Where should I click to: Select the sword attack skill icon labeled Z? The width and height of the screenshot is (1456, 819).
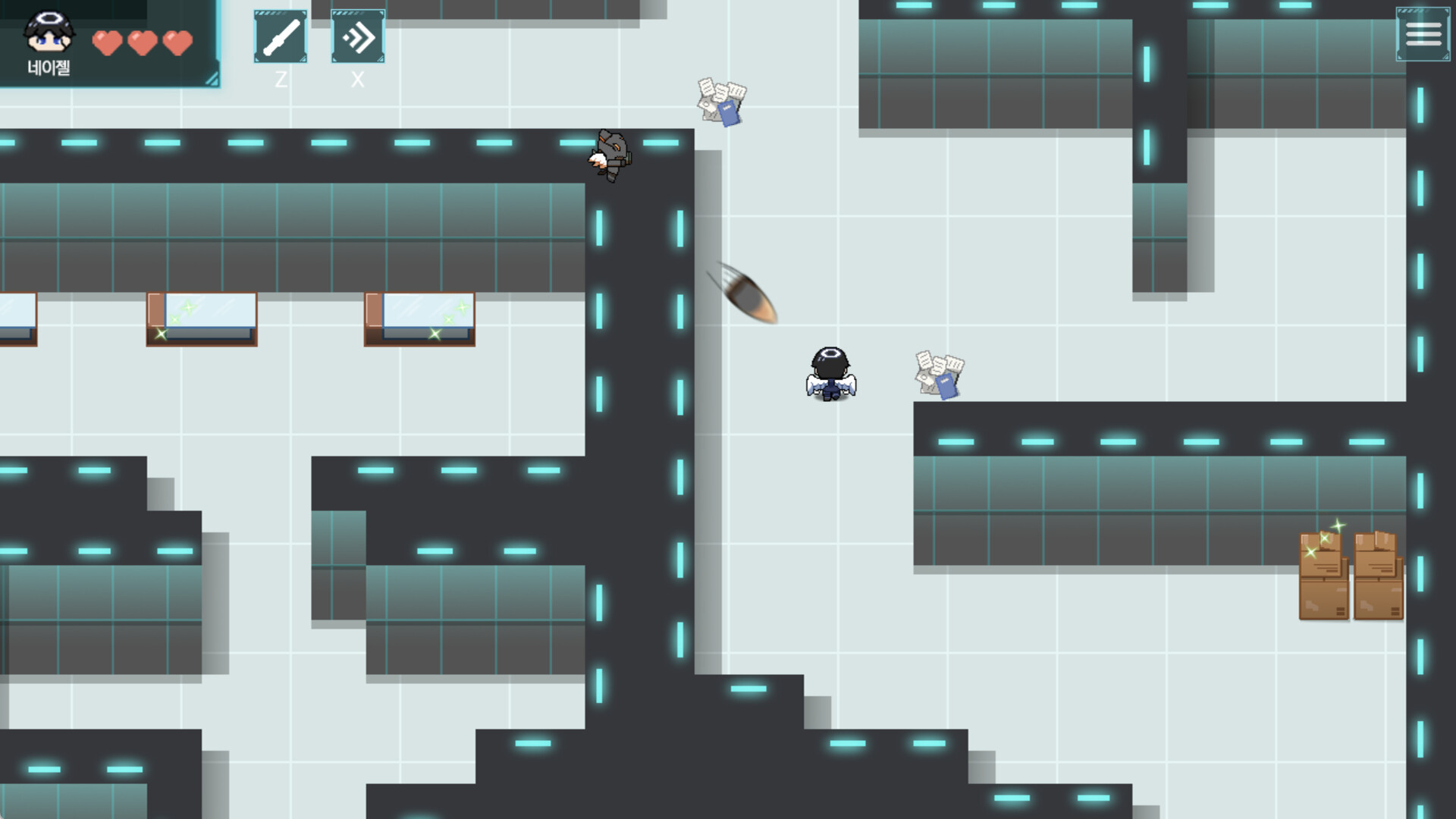280,36
